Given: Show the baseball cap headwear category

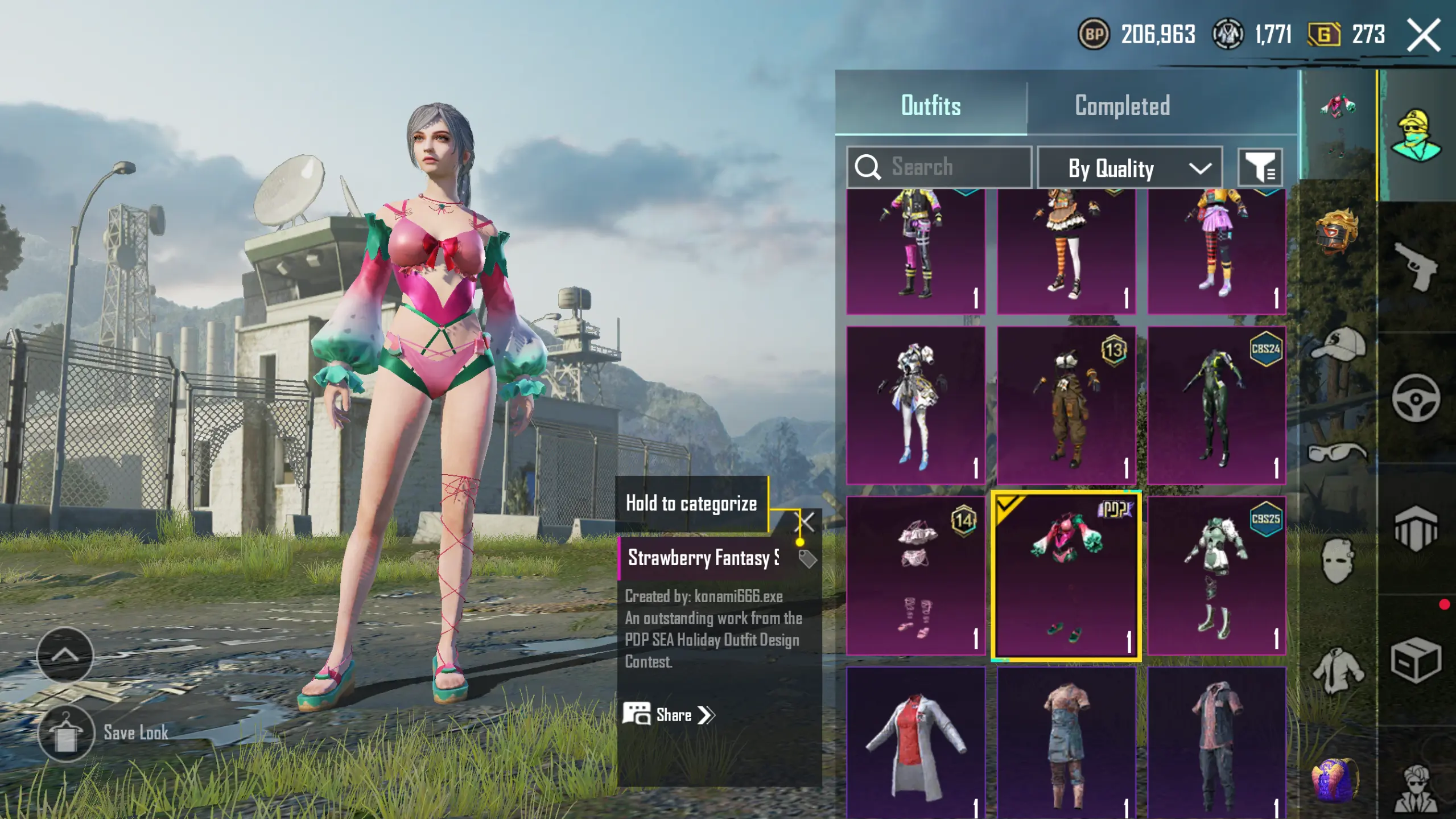Looking at the screenshot, I should [1338, 344].
